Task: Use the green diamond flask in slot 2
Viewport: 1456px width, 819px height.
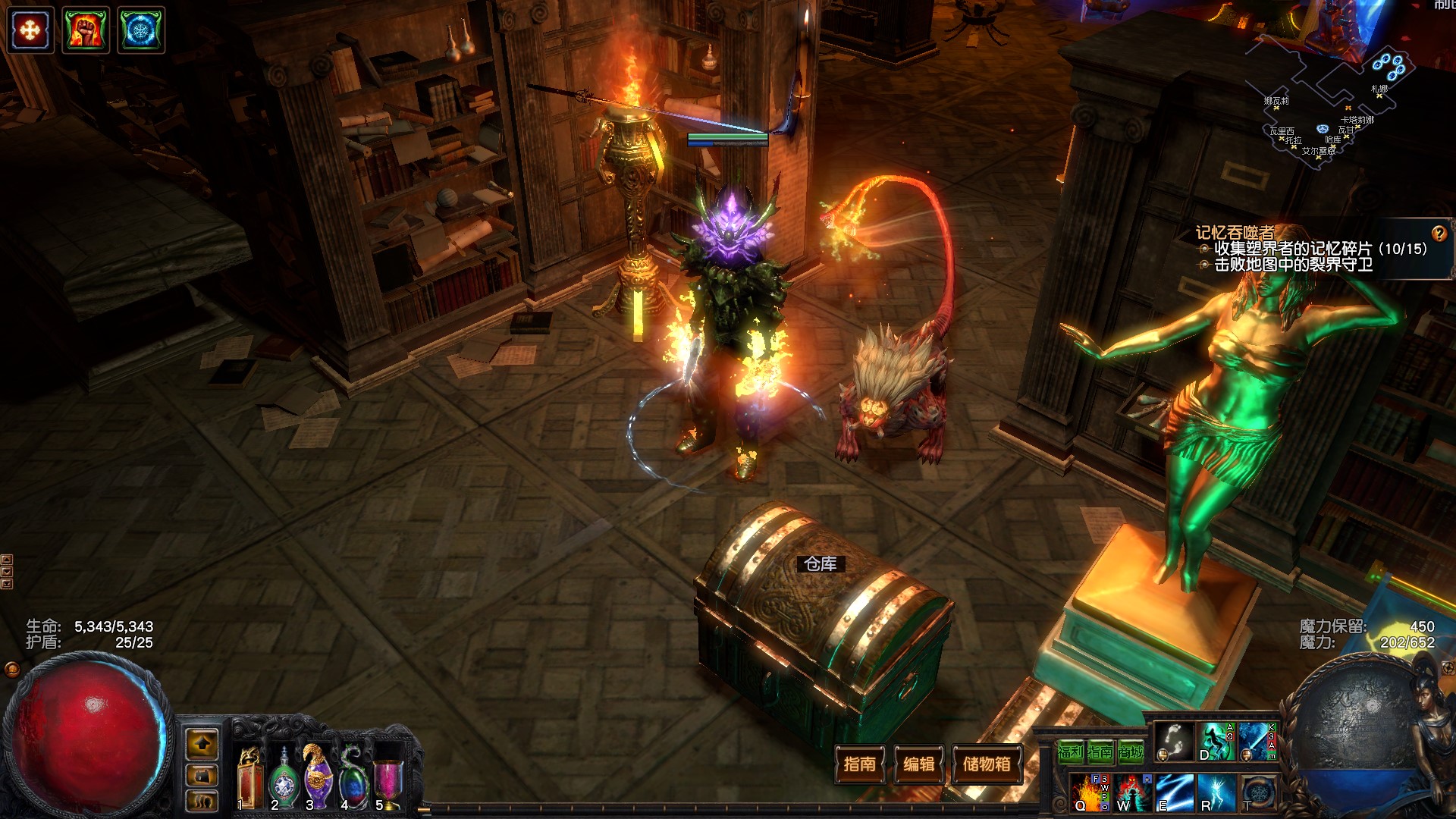Action: [284, 779]
